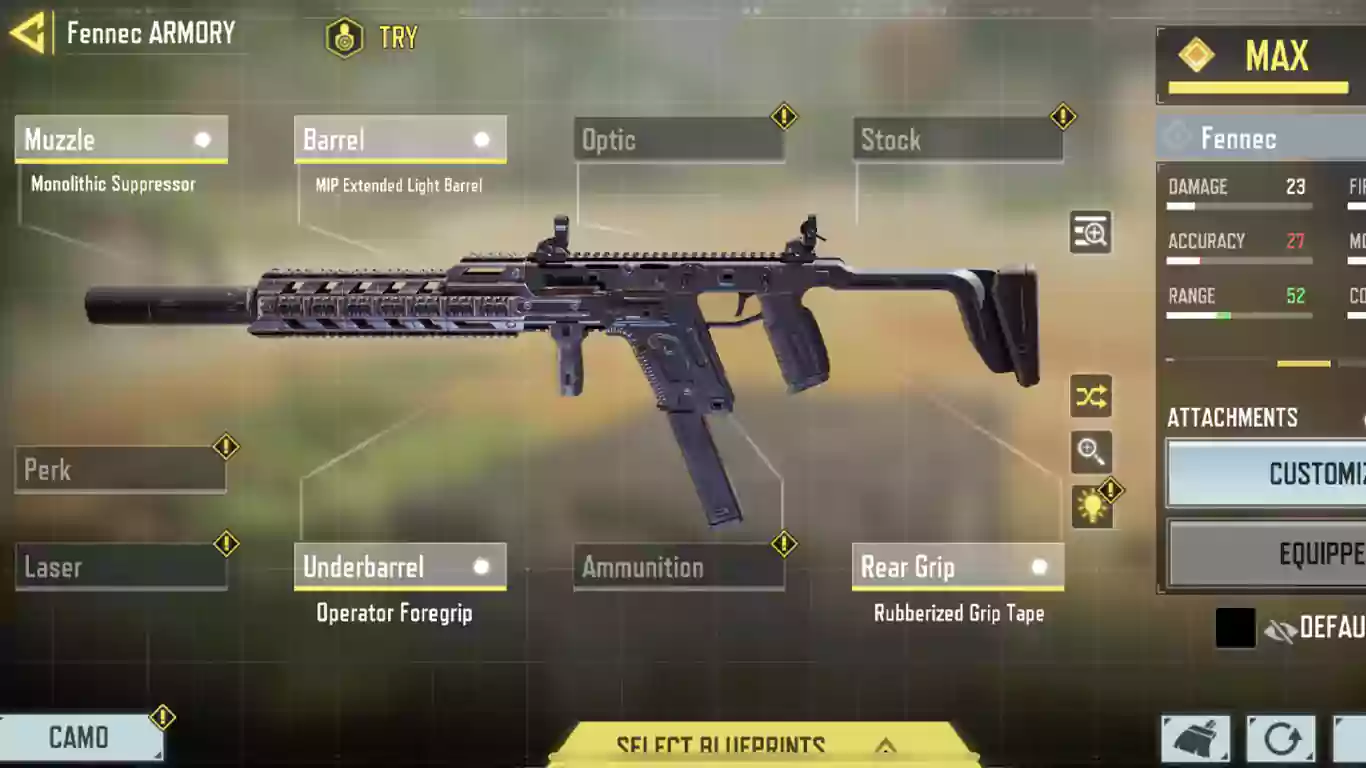This screenshot has width=1366, height=768.
Task: Open the Rear Grip slot
Action: tap(957, 568)
